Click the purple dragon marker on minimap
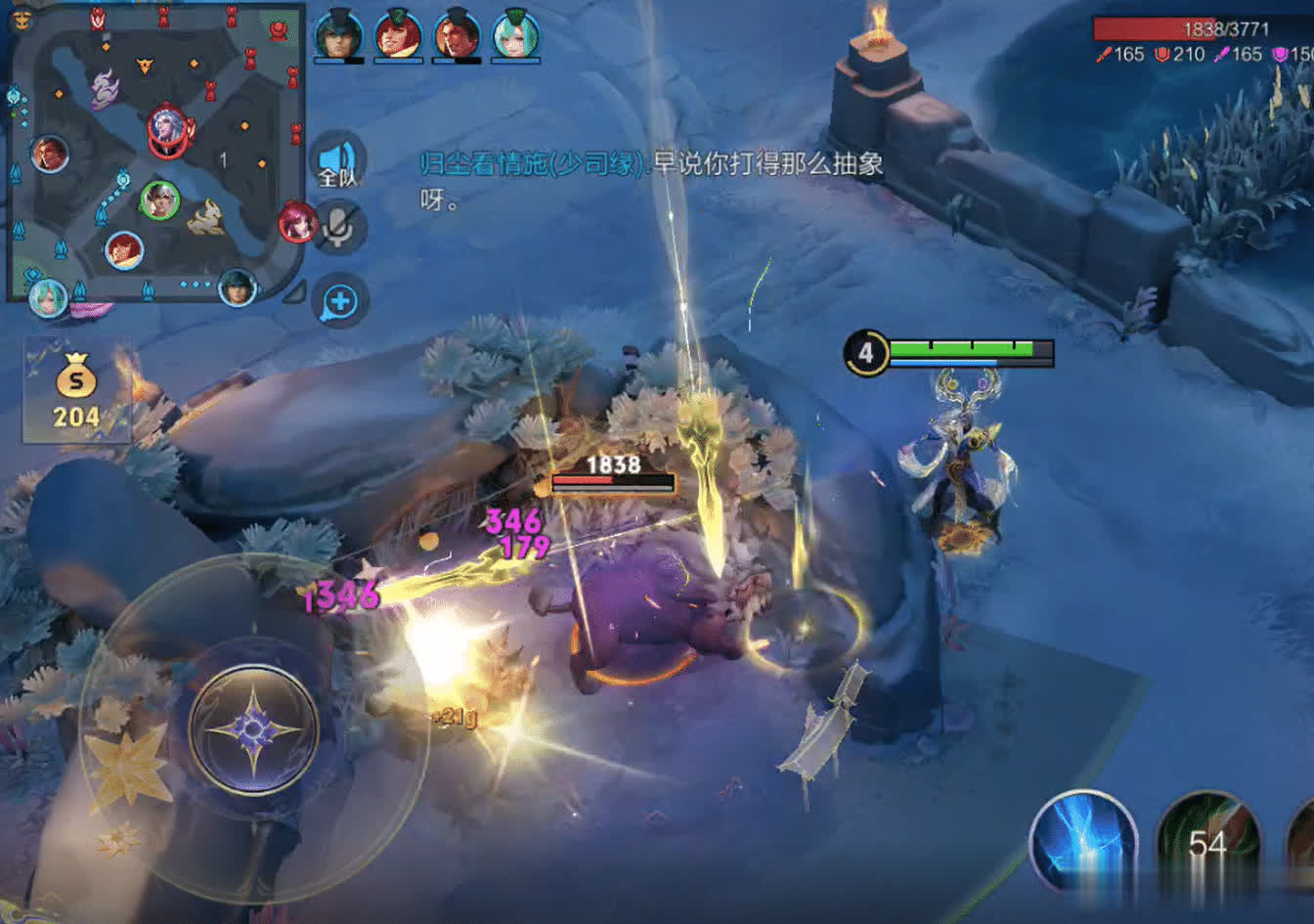The image size is (1314, 924). click(105, 90)
